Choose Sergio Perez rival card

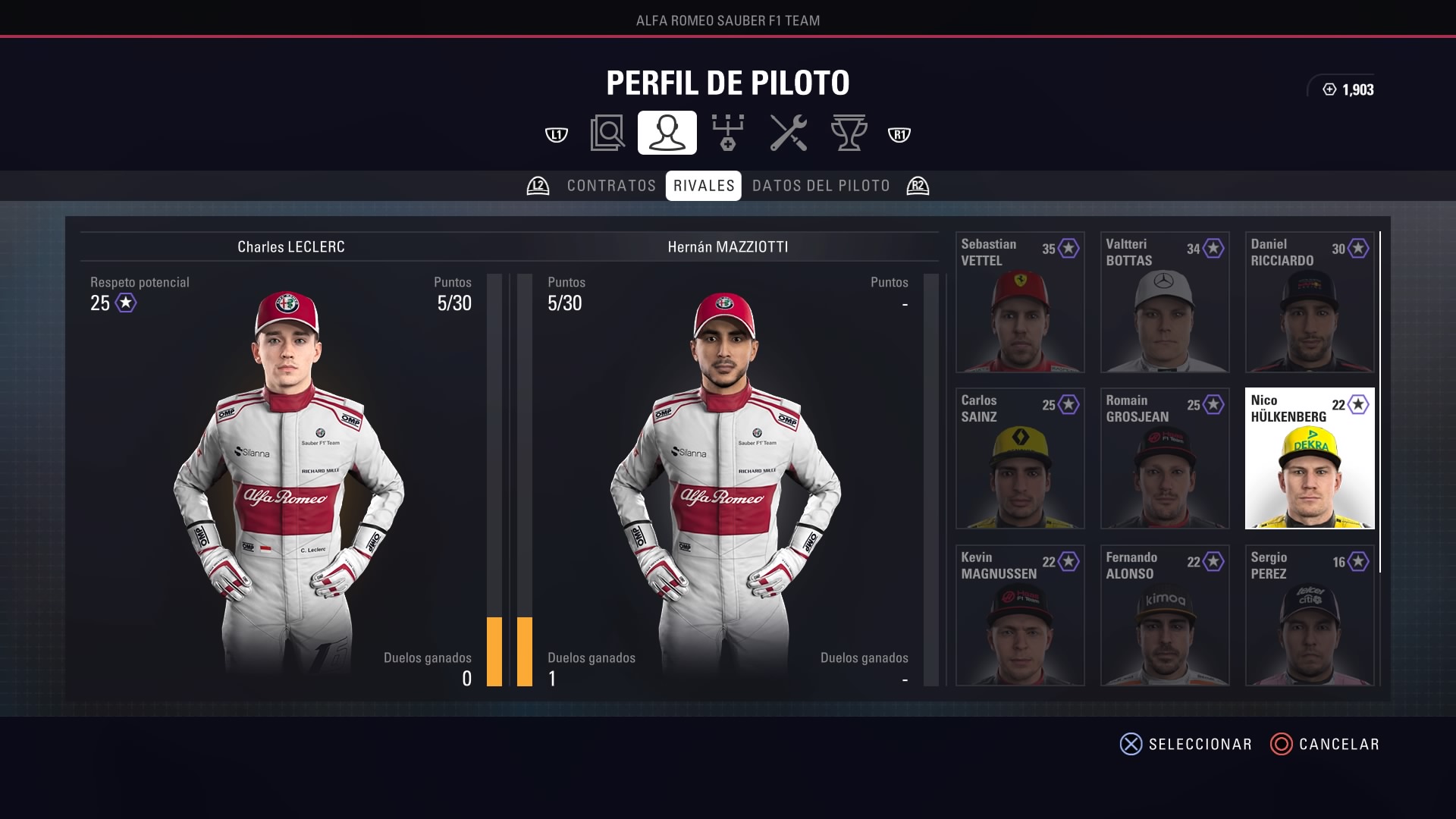pos(1310,615)
